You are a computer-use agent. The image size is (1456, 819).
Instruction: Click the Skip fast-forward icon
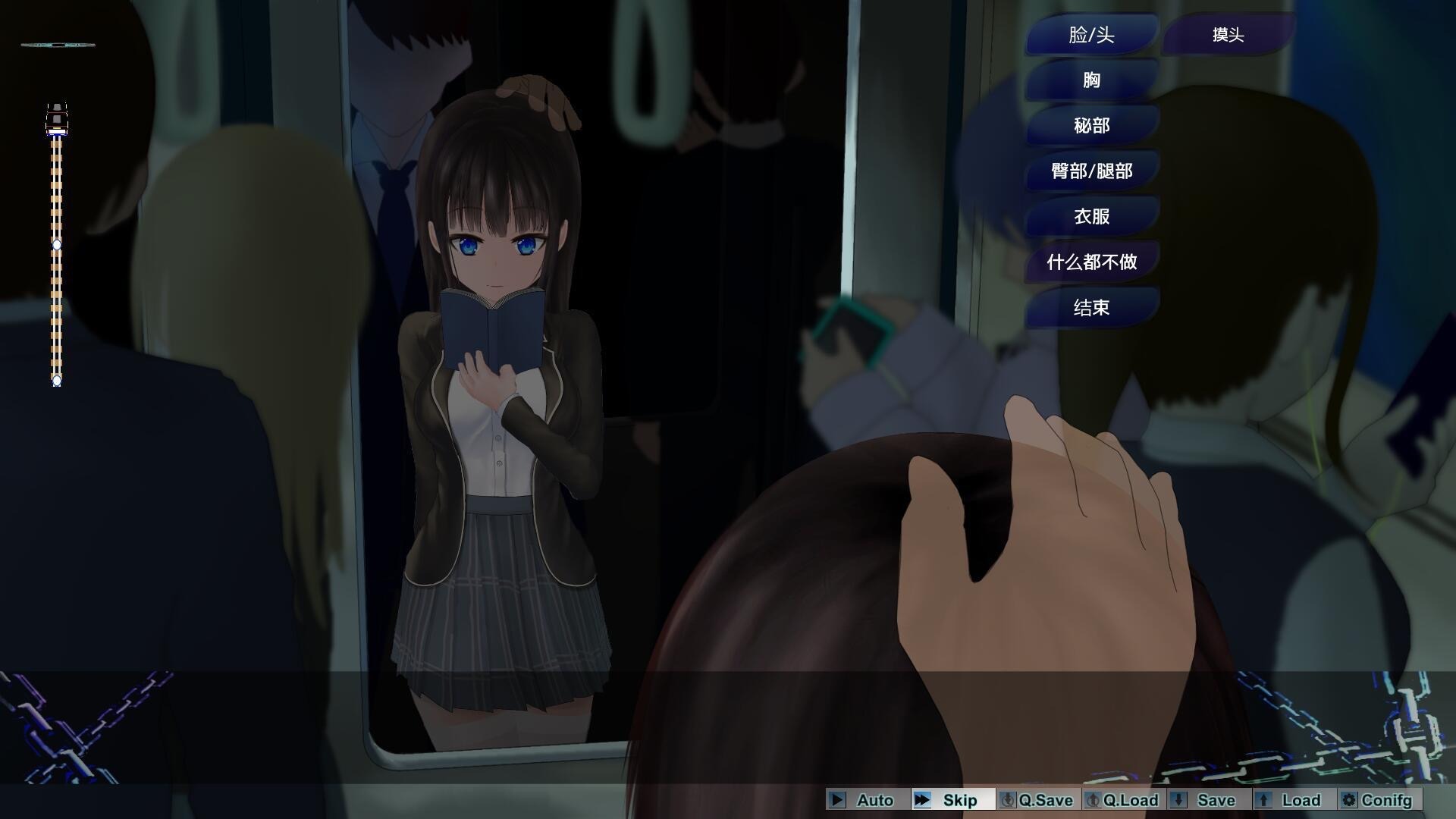(x=924, y=800)
